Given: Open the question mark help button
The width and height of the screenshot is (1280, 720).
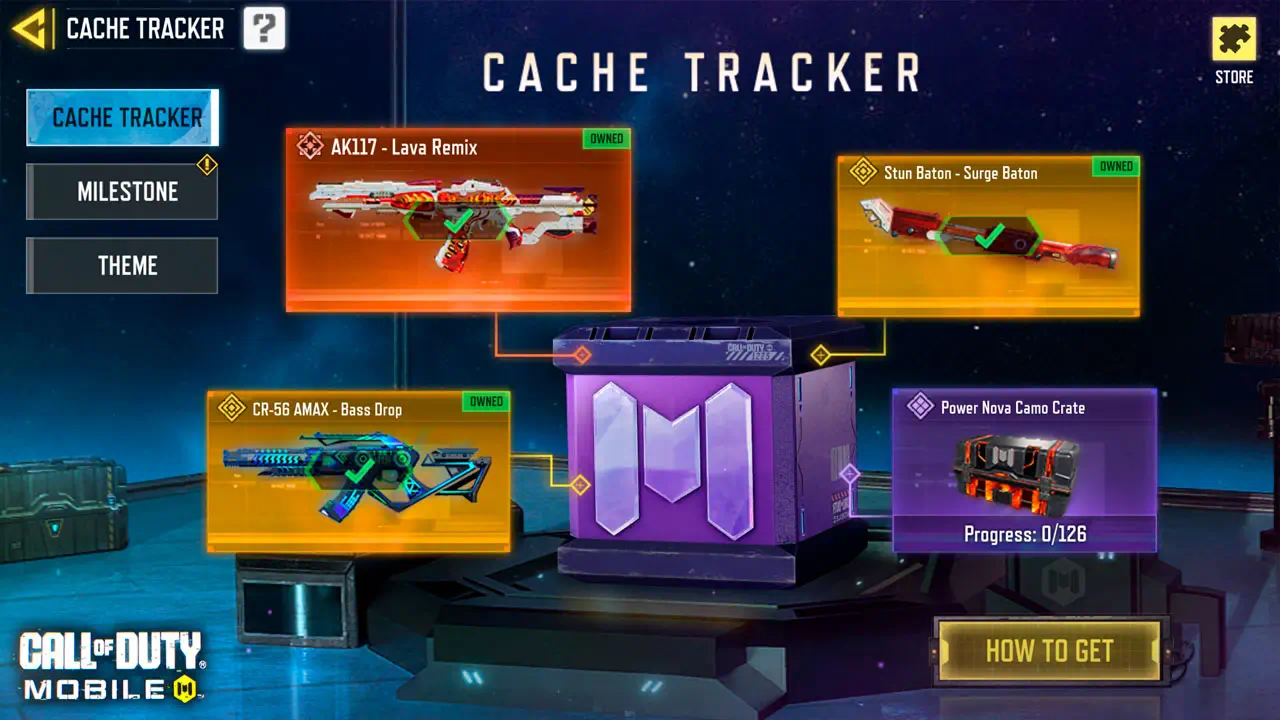Looking at the screenshot, I should [264, 28].
